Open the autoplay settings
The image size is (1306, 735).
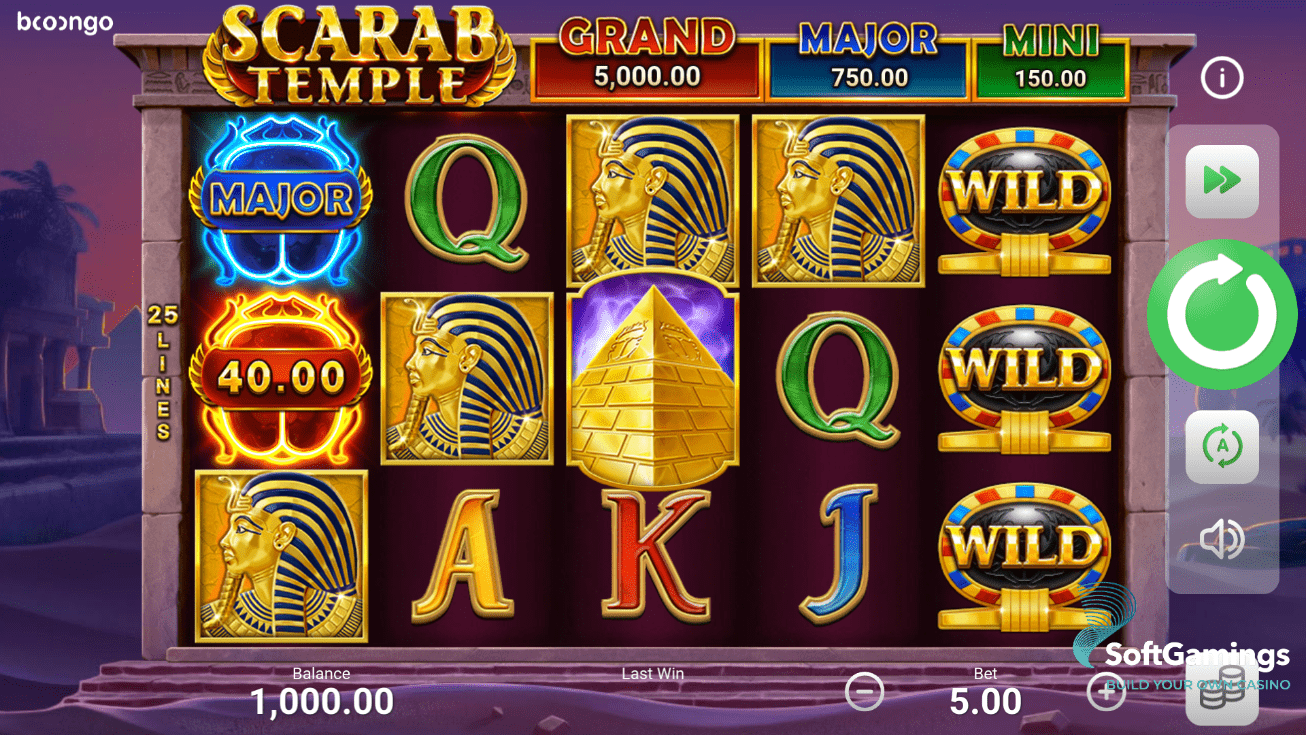point(1222,447)
